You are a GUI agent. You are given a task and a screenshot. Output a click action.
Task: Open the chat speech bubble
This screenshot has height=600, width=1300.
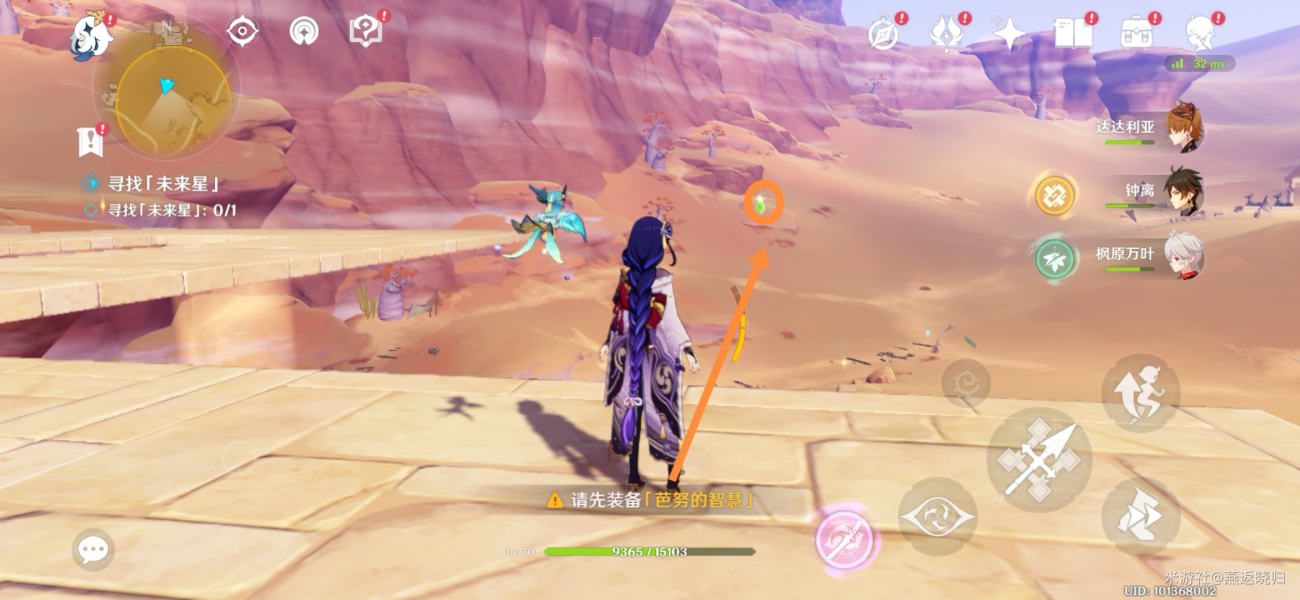(93, 549)
